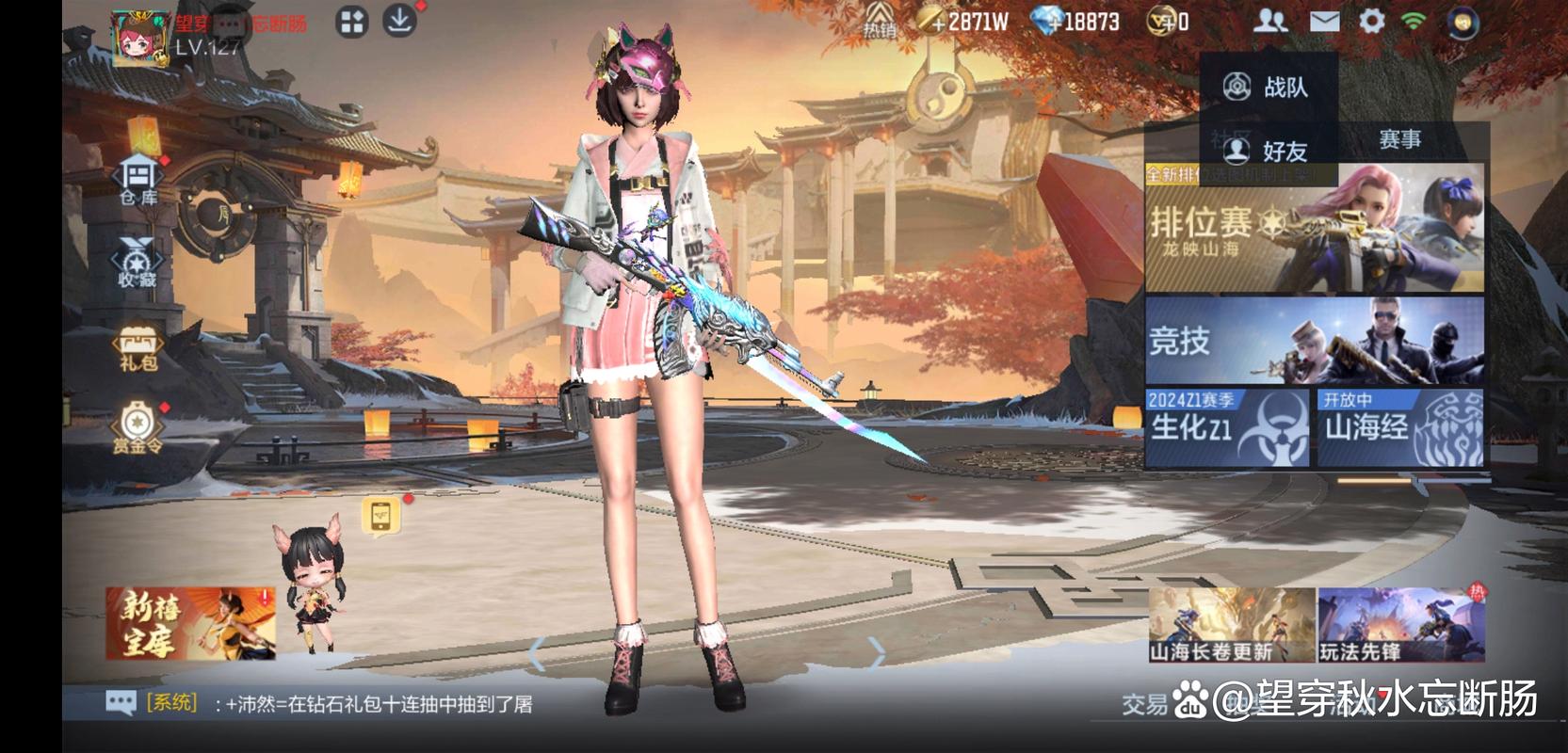Select 好友 from the social dropdown
The image size is (1568, 753).
pos(1268,151)
